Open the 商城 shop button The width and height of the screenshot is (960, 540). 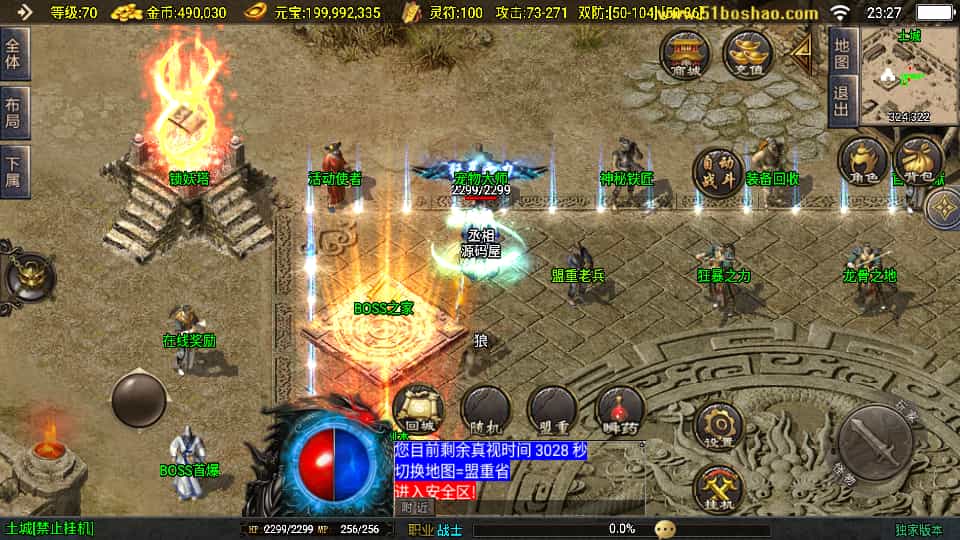point(685,54)
